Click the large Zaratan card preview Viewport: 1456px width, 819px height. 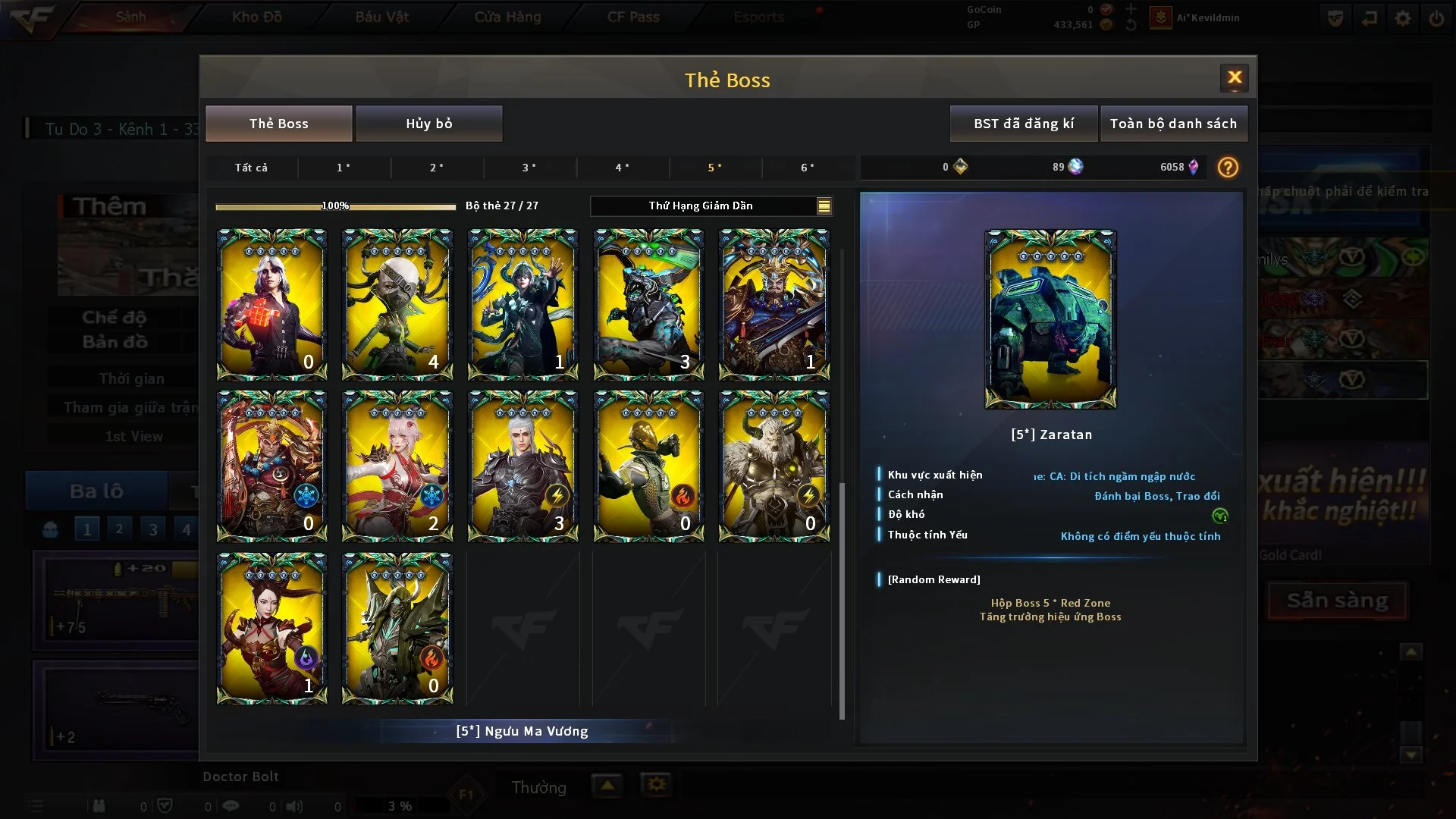(1050, 319)
